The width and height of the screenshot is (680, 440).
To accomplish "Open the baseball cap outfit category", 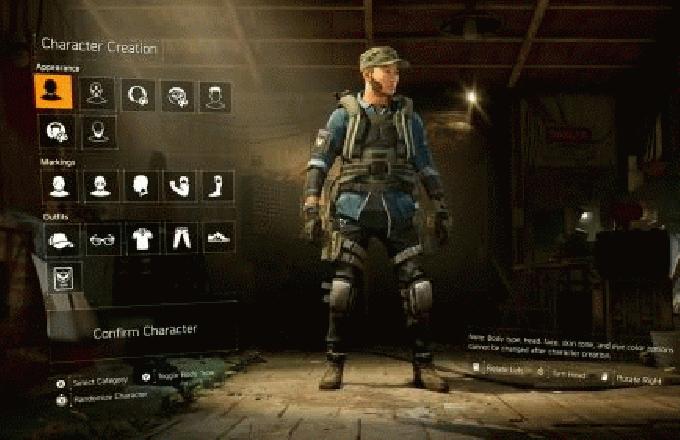I will (x=61, y=238).
